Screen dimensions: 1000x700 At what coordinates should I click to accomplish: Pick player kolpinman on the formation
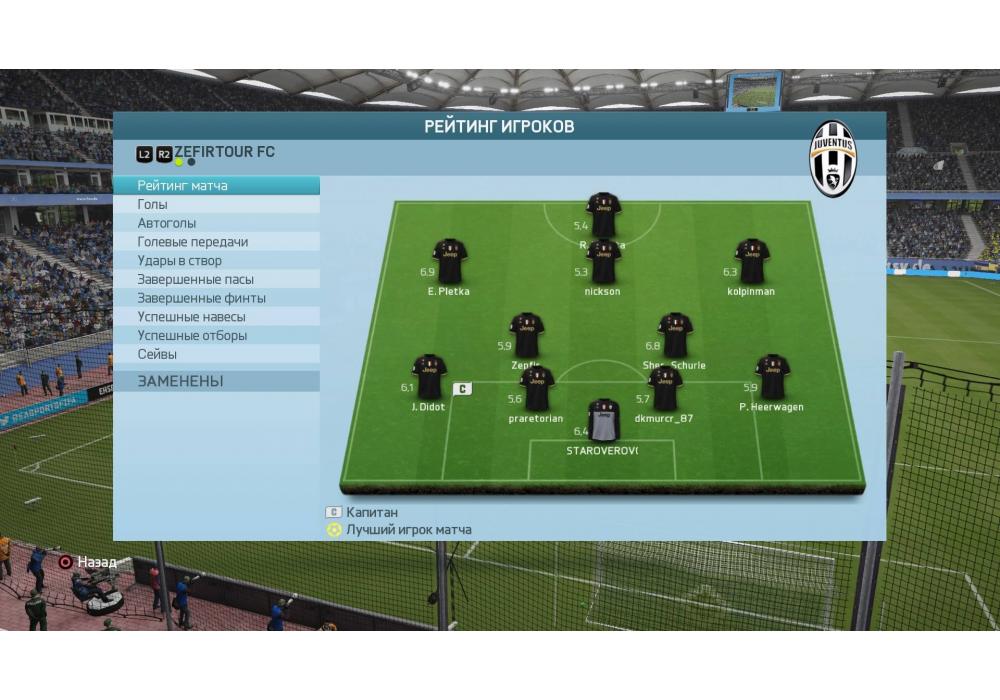[751, 261]
